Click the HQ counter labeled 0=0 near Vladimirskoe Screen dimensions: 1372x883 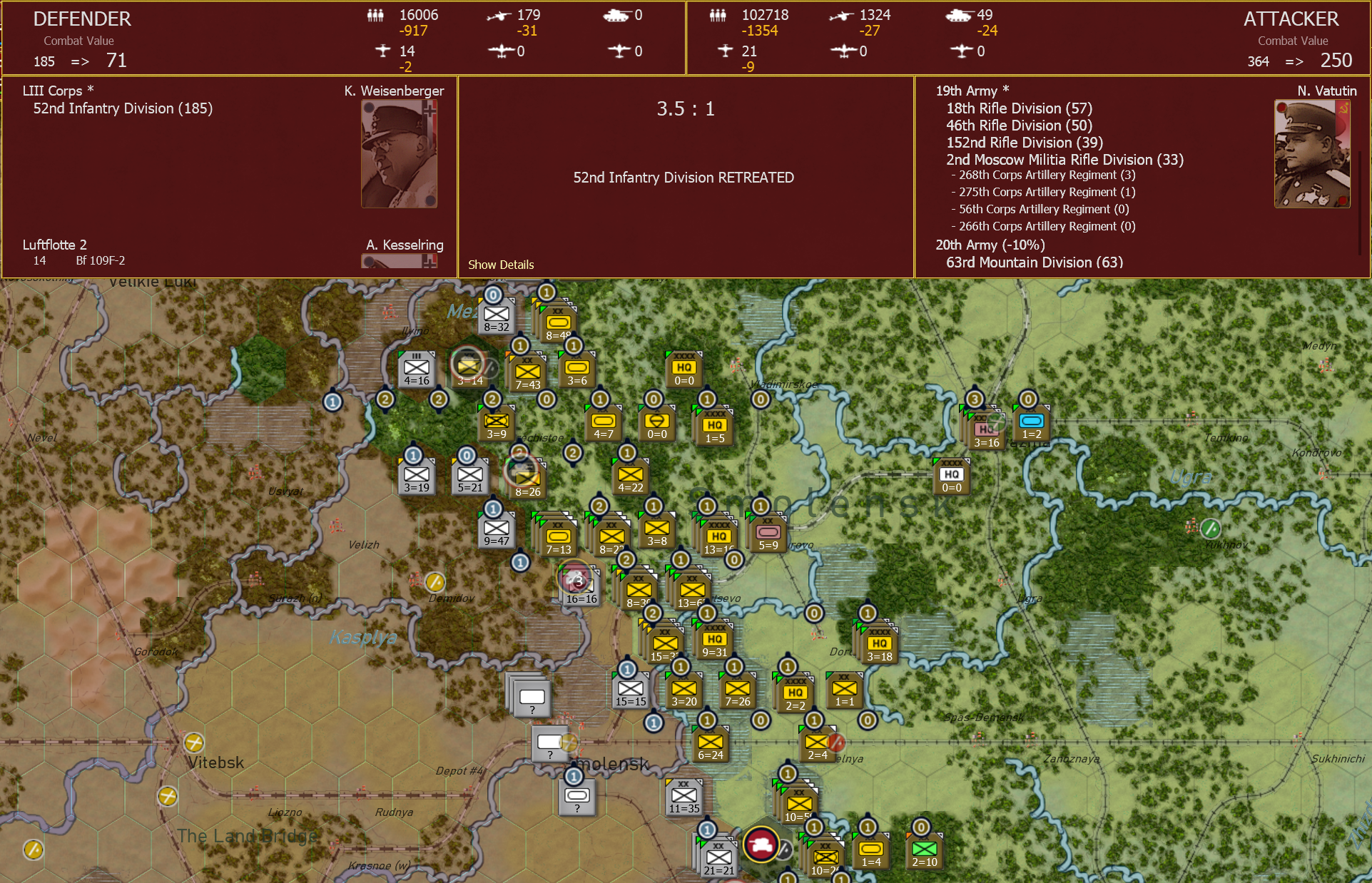(684, 369)
